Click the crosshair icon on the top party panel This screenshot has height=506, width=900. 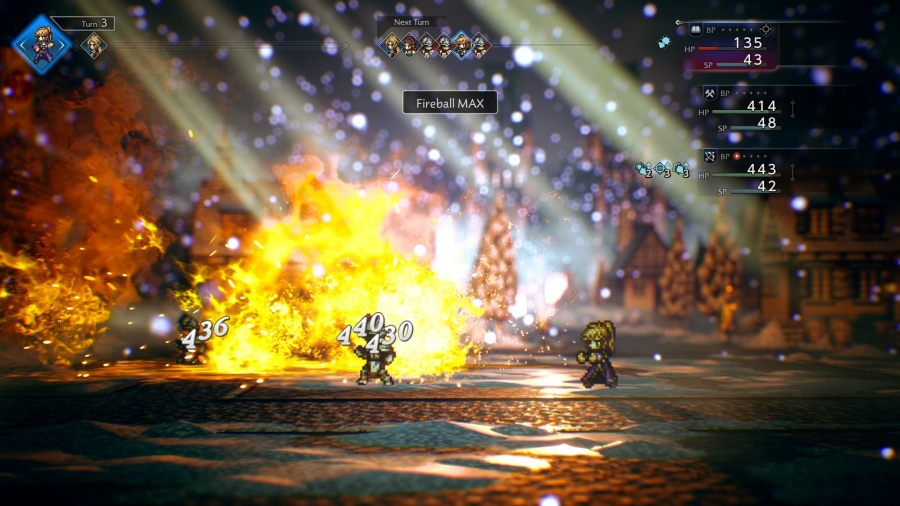[766, 30]
